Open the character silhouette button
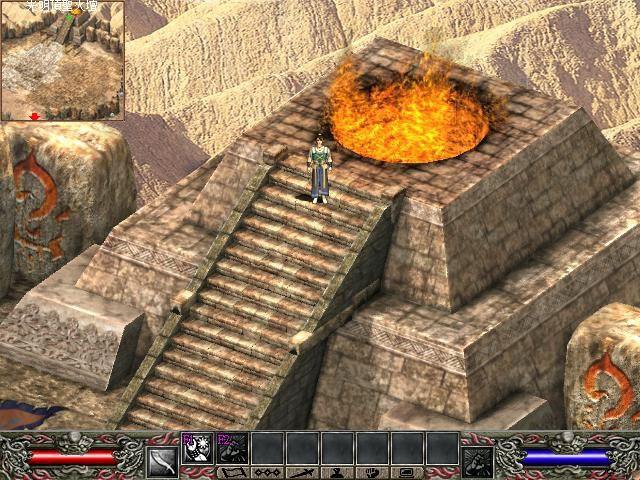The image size is (640, 480). 338,472
